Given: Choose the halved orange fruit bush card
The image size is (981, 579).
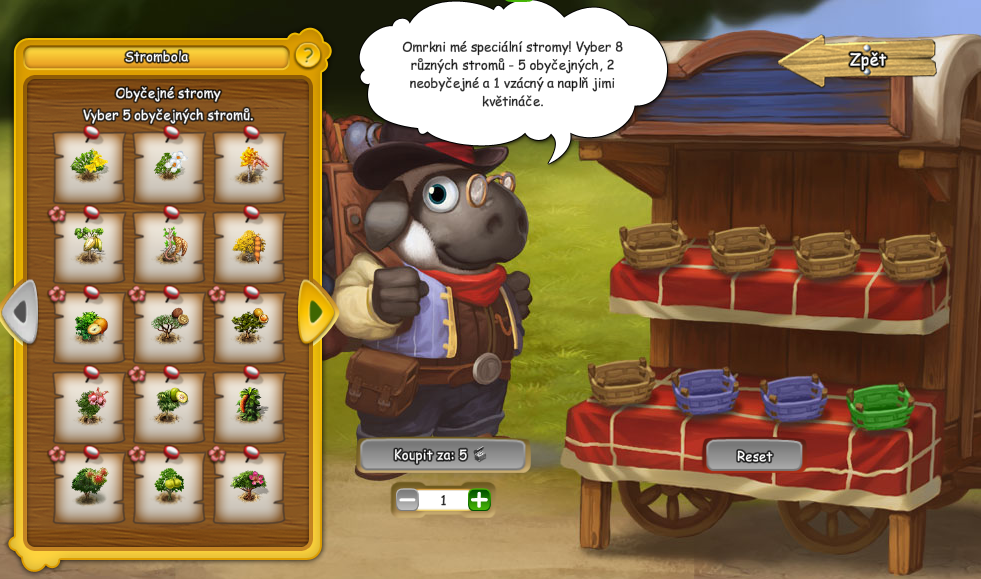Looking at the screenshot, I should [89, 327].
